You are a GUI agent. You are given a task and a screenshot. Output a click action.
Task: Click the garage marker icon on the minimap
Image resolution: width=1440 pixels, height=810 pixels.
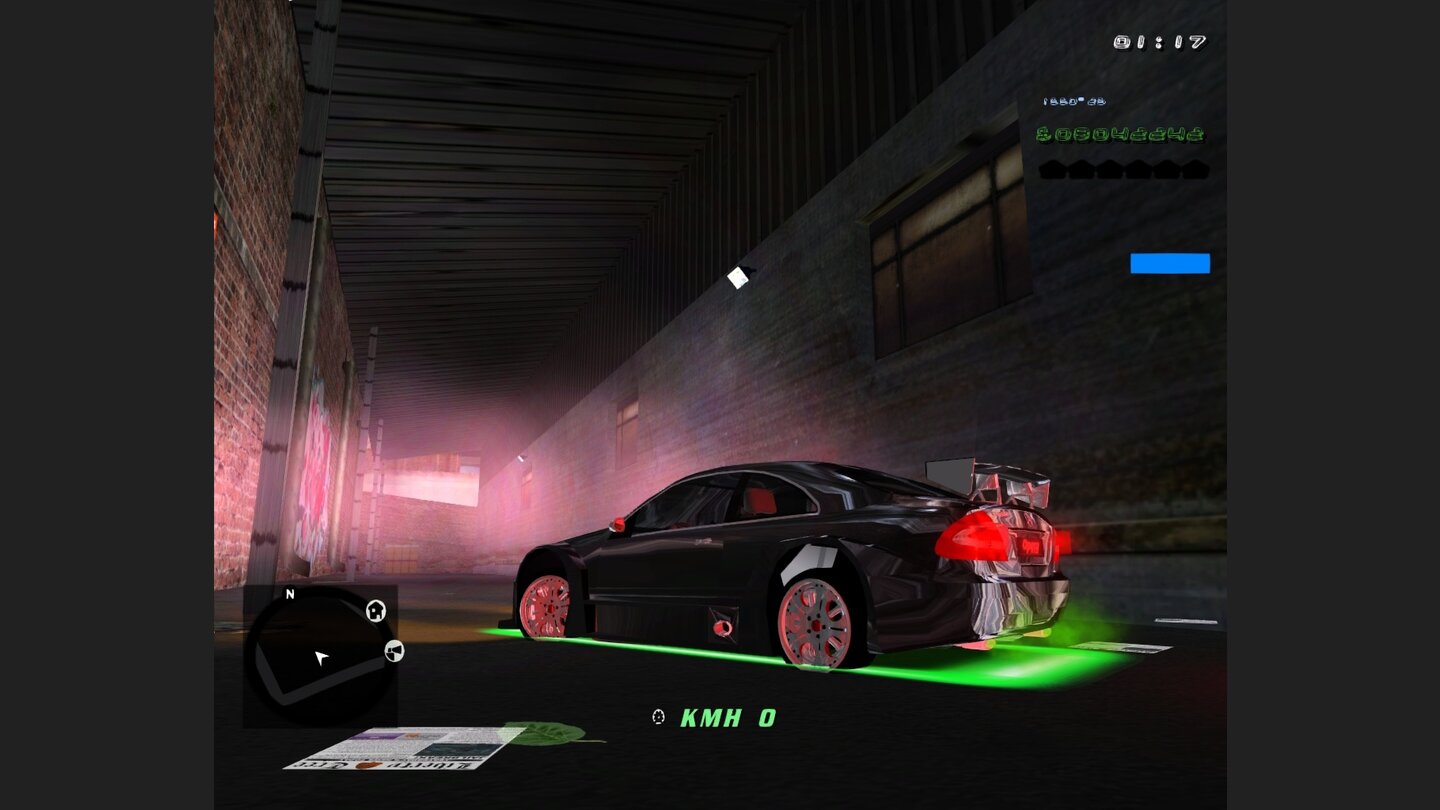click(x=394, y=652)
